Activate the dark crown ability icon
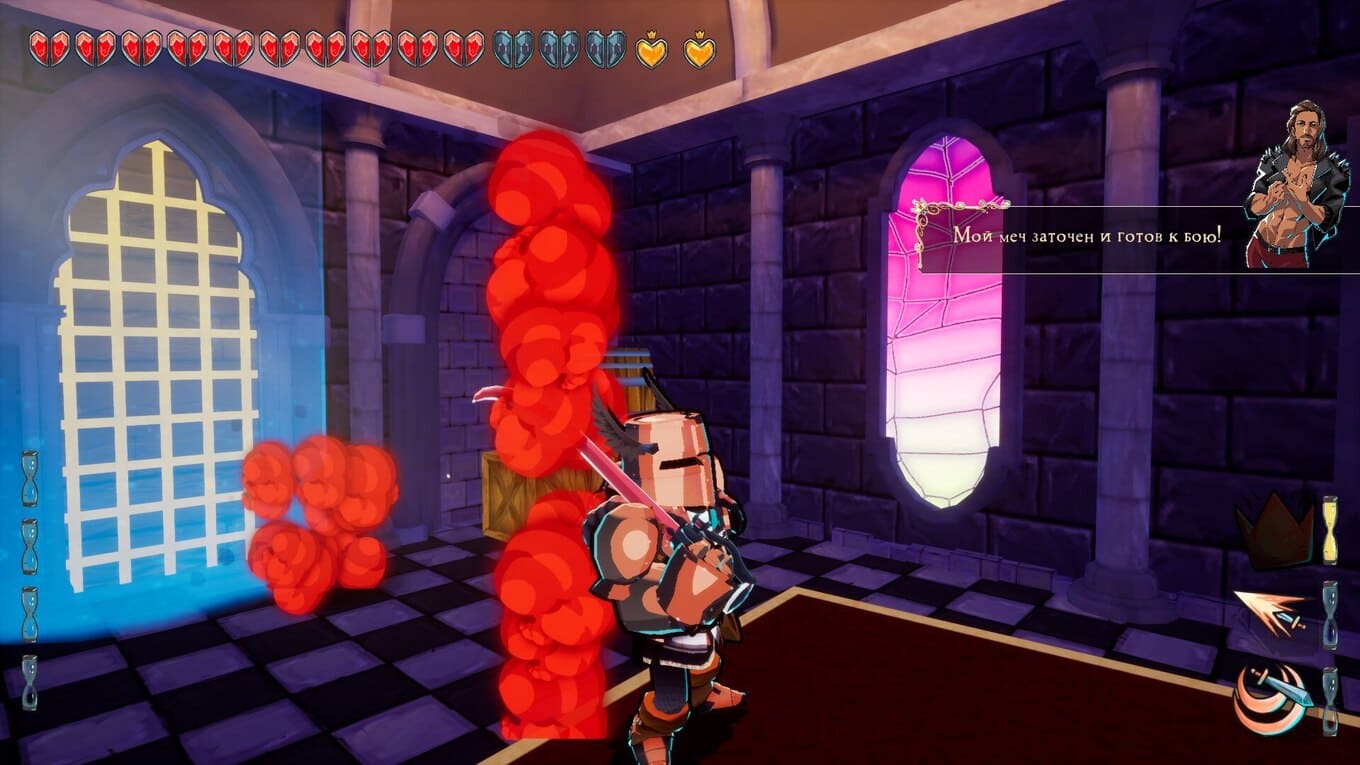The width and height of the screenshot is (1360, 765). pyautogui.click(x=1274, y=531)
